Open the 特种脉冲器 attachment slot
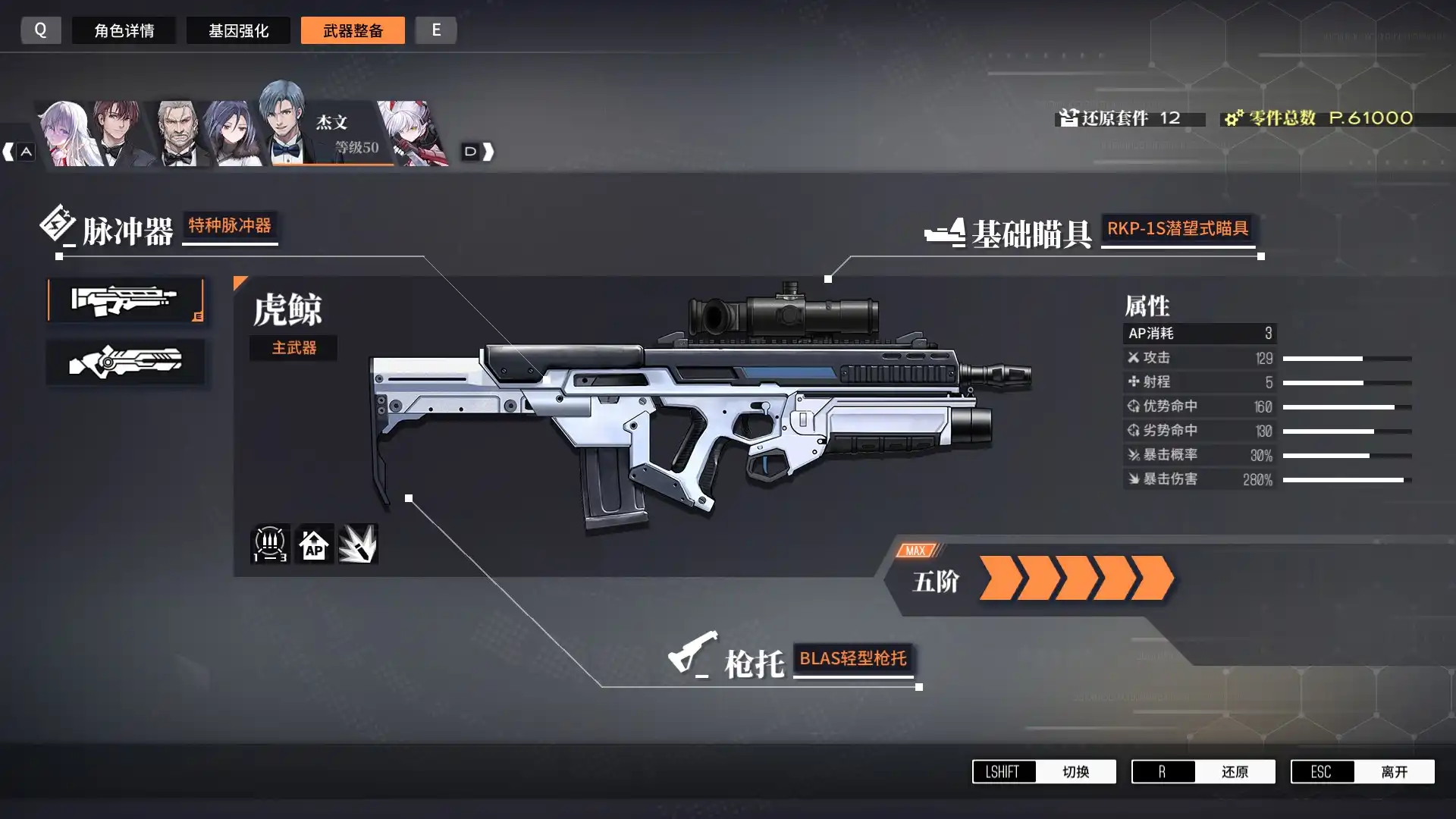 click(230, 226)
